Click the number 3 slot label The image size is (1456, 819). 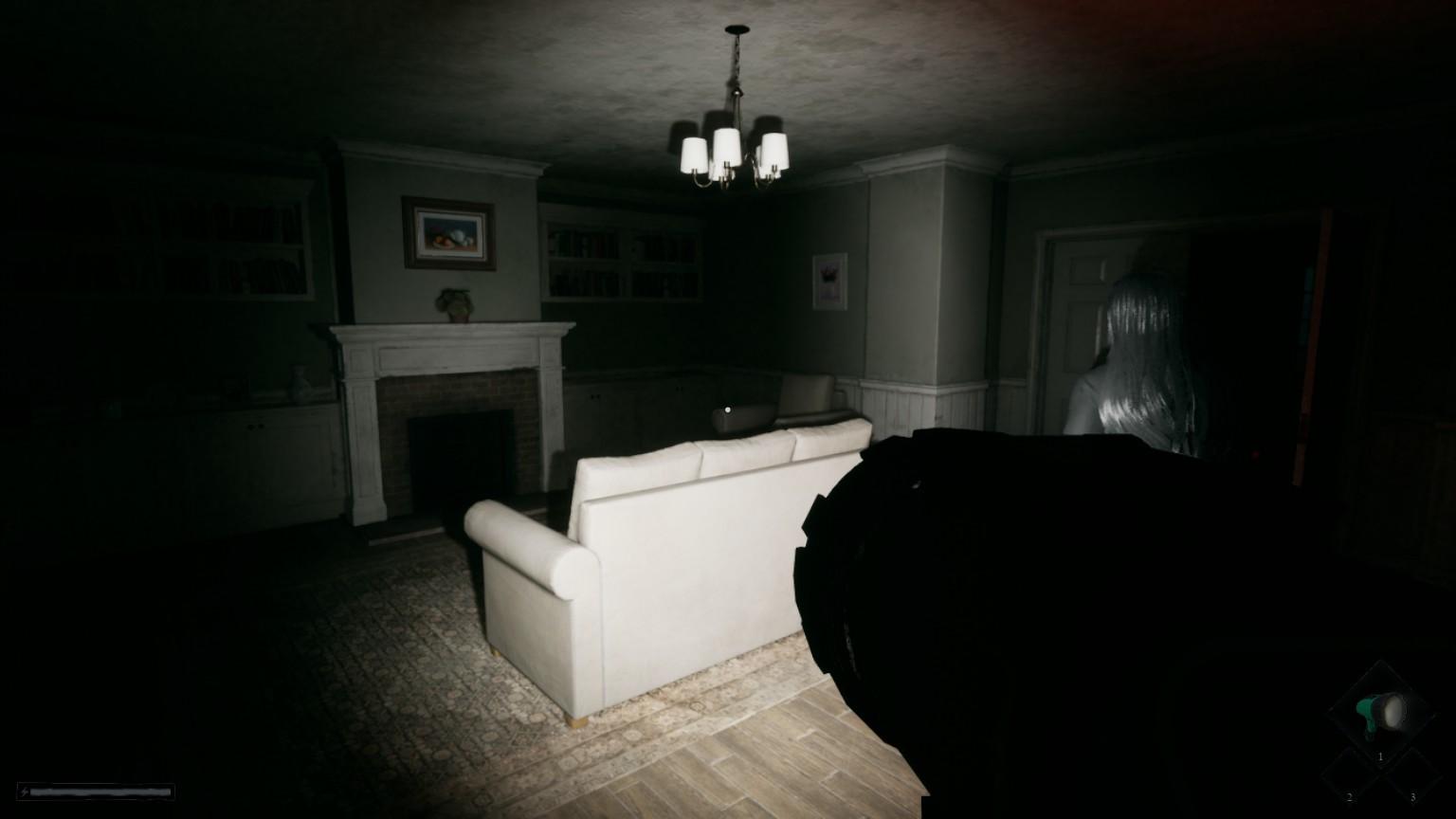pos(1413,796)
